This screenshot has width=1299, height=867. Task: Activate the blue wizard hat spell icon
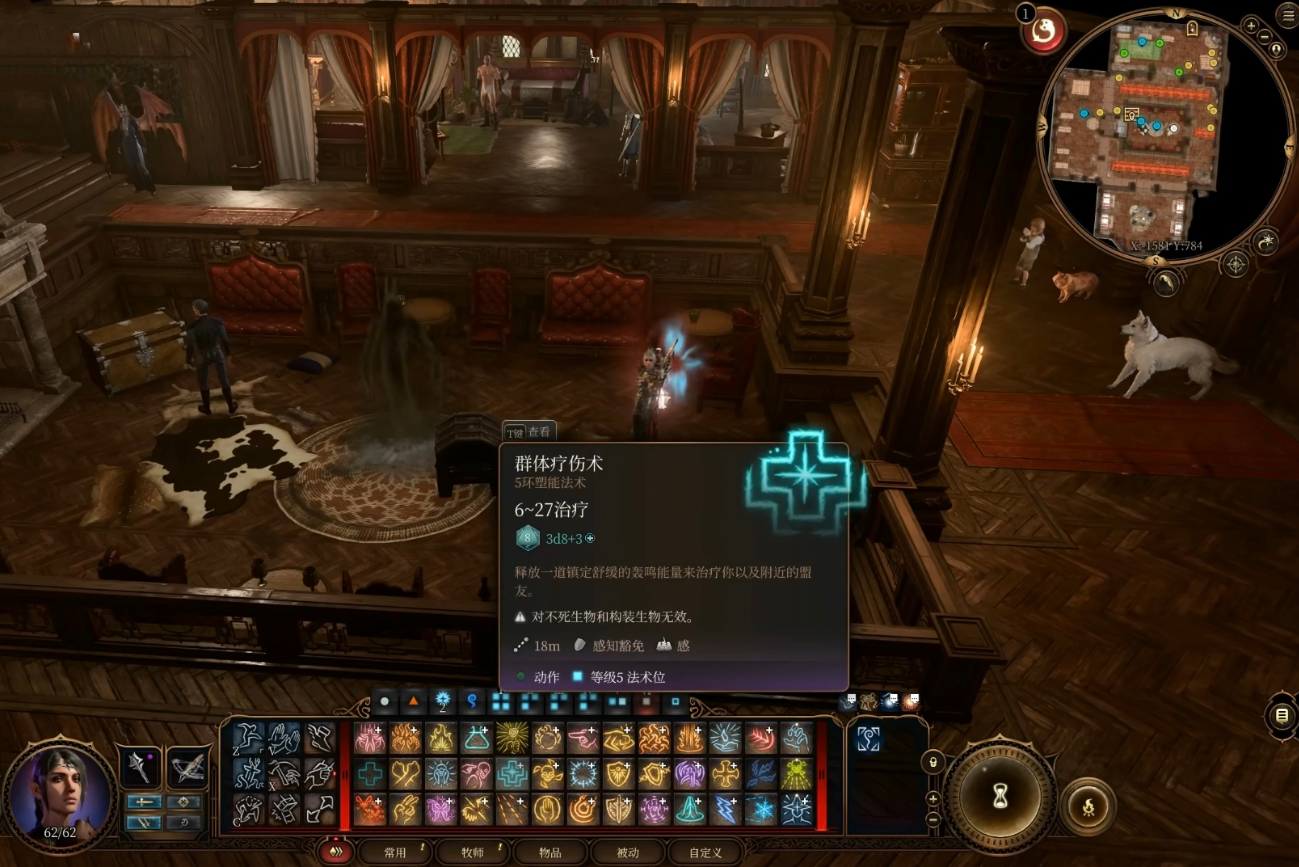click(x=689, y=808)
